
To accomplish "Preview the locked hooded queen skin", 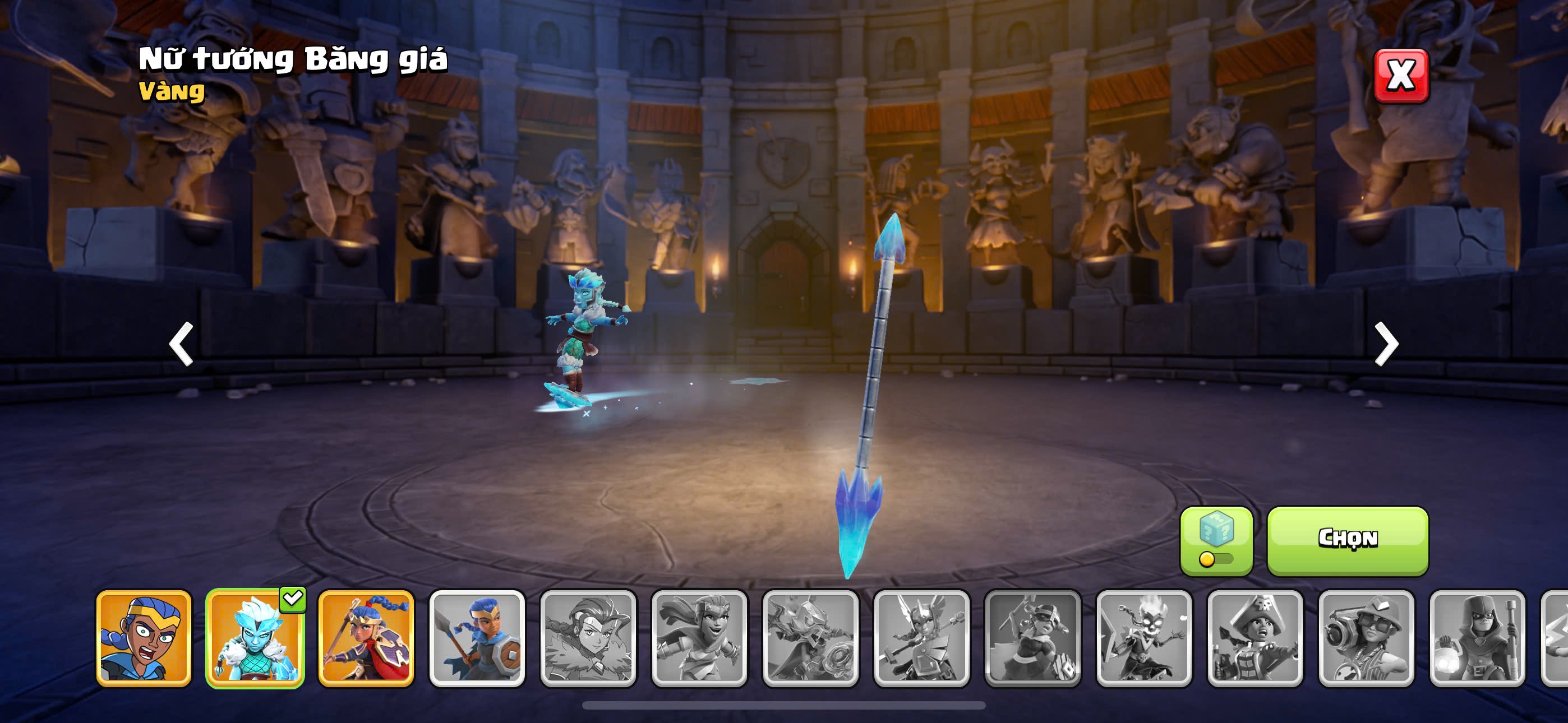I will point(1477,638).
